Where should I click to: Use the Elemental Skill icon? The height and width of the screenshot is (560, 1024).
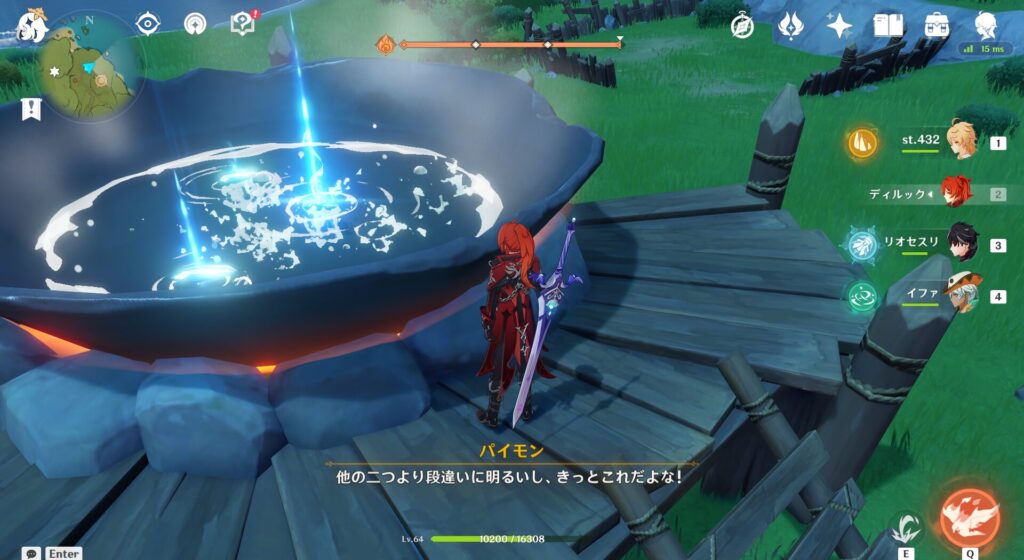coord(906,528)
